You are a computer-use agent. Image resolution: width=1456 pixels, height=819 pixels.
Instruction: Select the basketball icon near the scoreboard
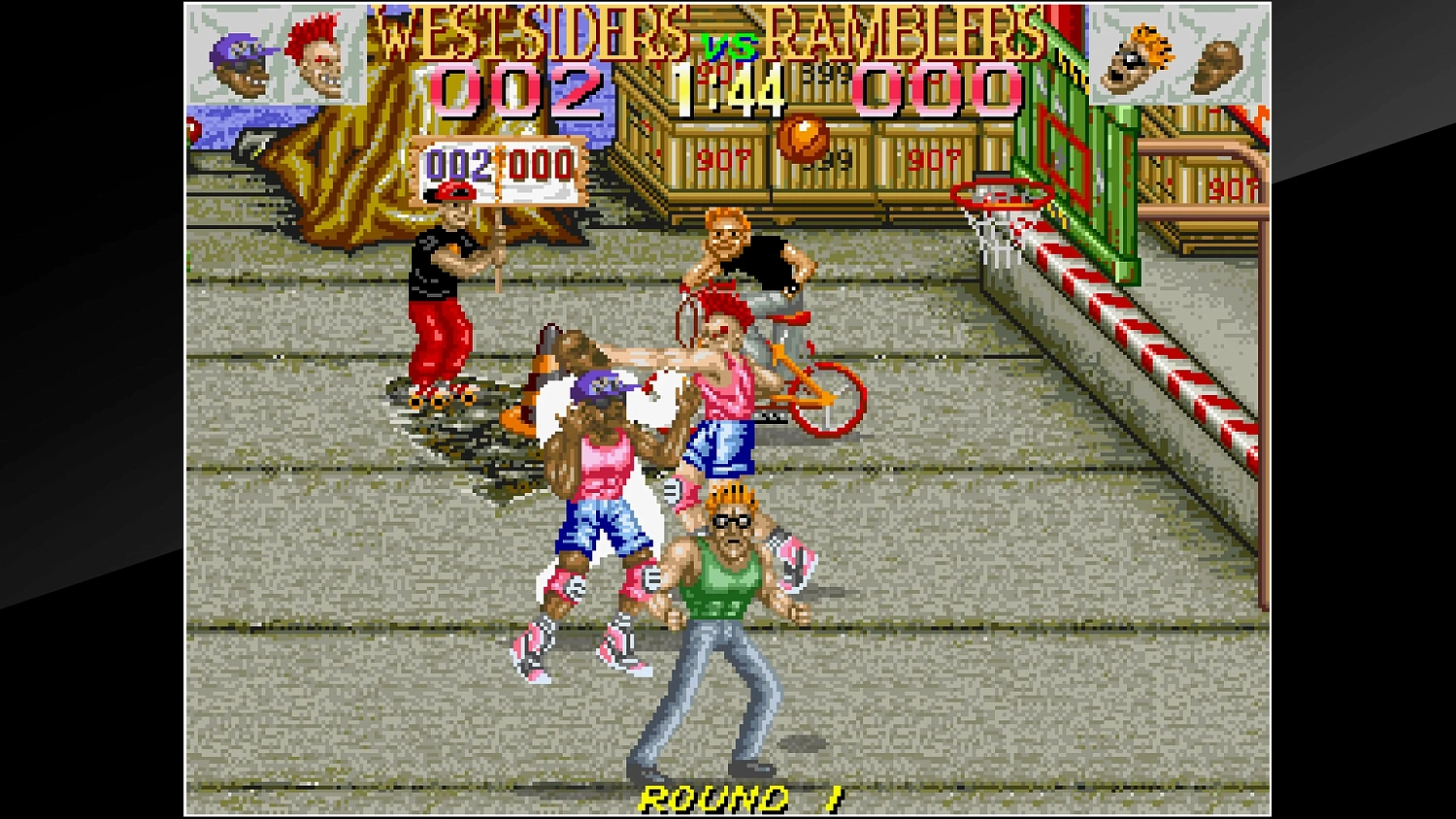(804, 136)
